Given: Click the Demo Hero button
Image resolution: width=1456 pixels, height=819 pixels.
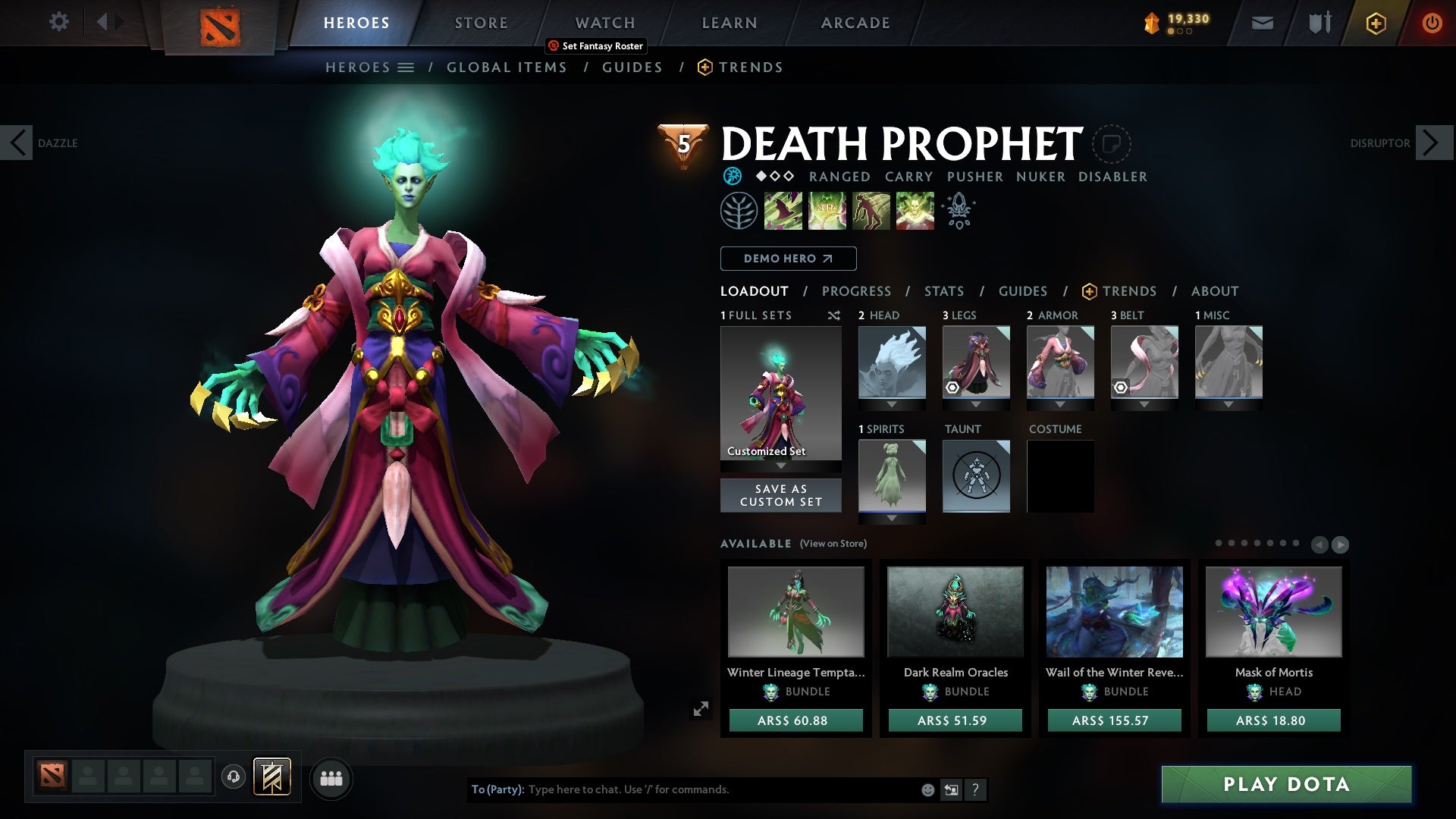Looking at the screenshot, I should (788, 259).
